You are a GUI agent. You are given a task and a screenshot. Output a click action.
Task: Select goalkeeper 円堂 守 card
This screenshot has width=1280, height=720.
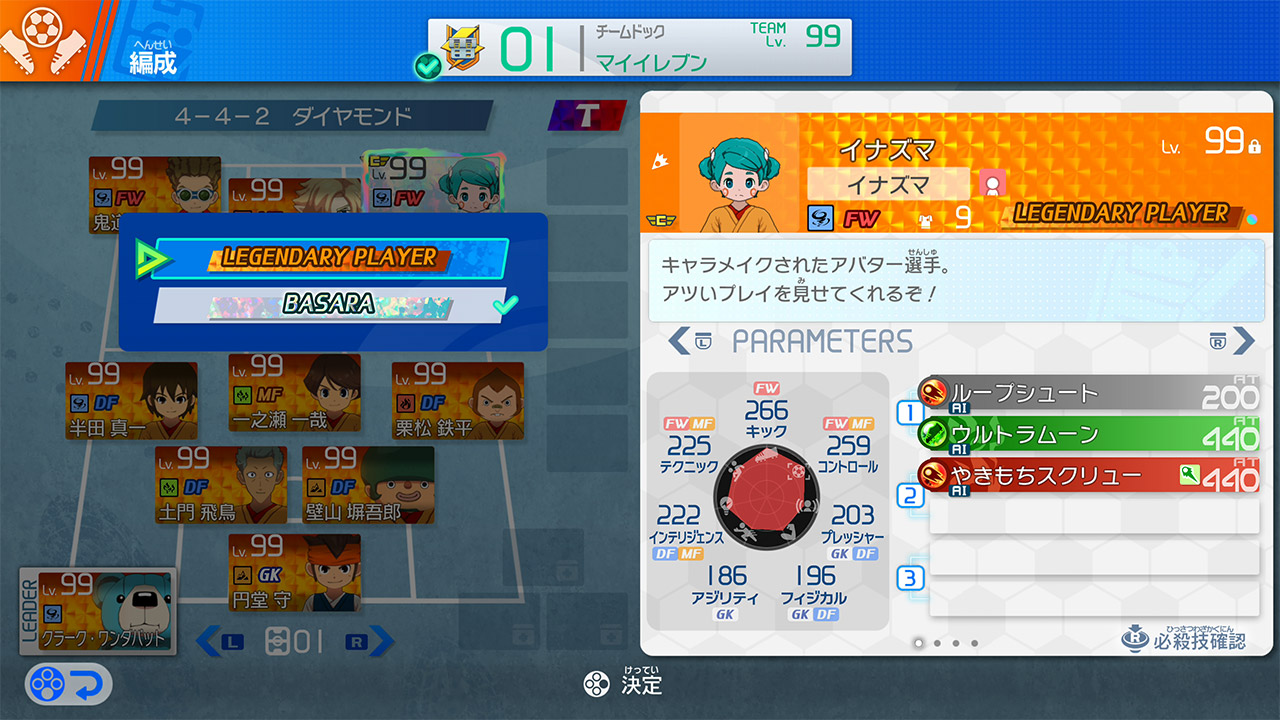pyautogui.click(x=294, y=571)
